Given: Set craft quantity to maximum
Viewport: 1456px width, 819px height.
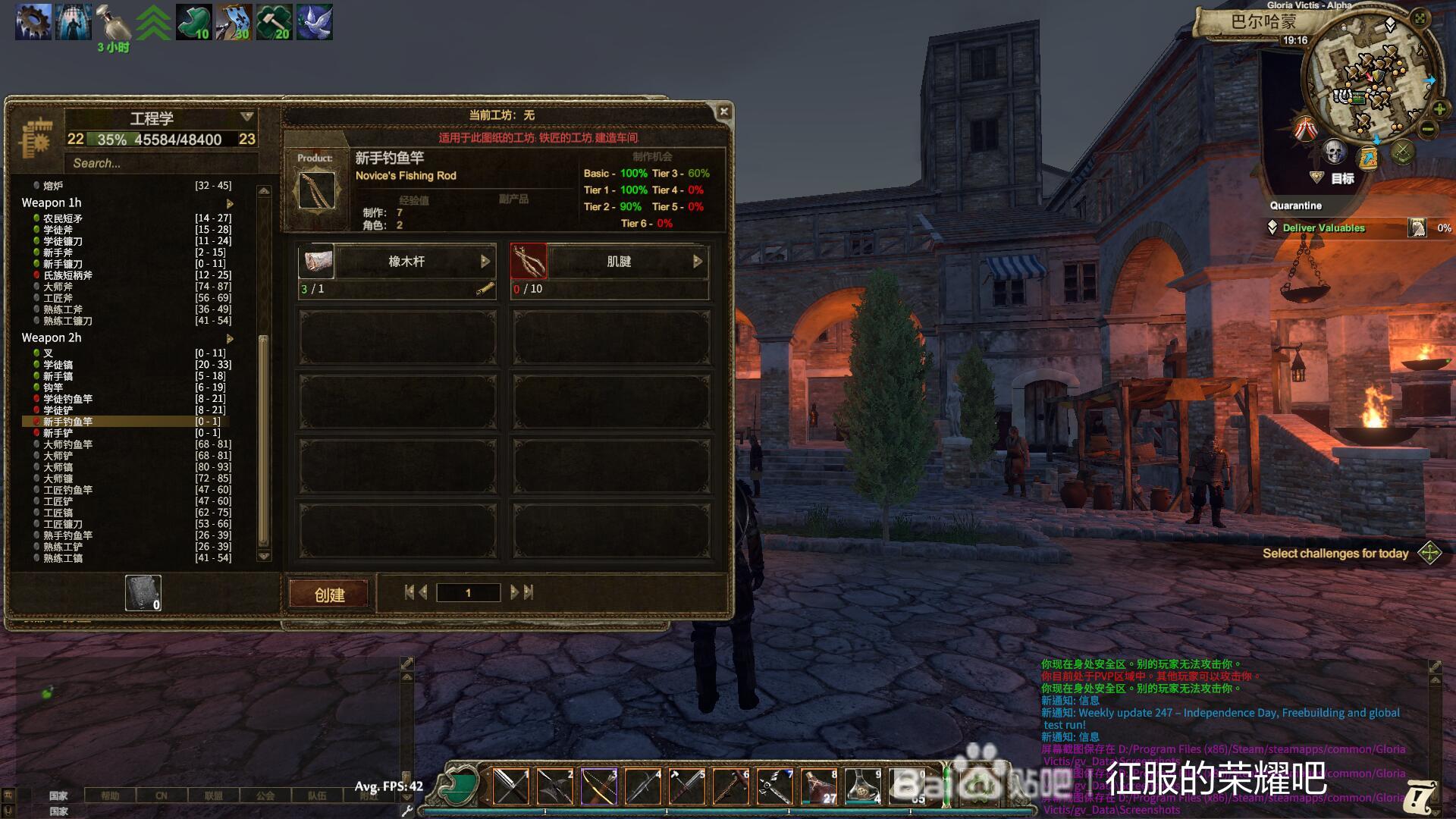Looking at the screenshot, I should [x=529, y=592].
